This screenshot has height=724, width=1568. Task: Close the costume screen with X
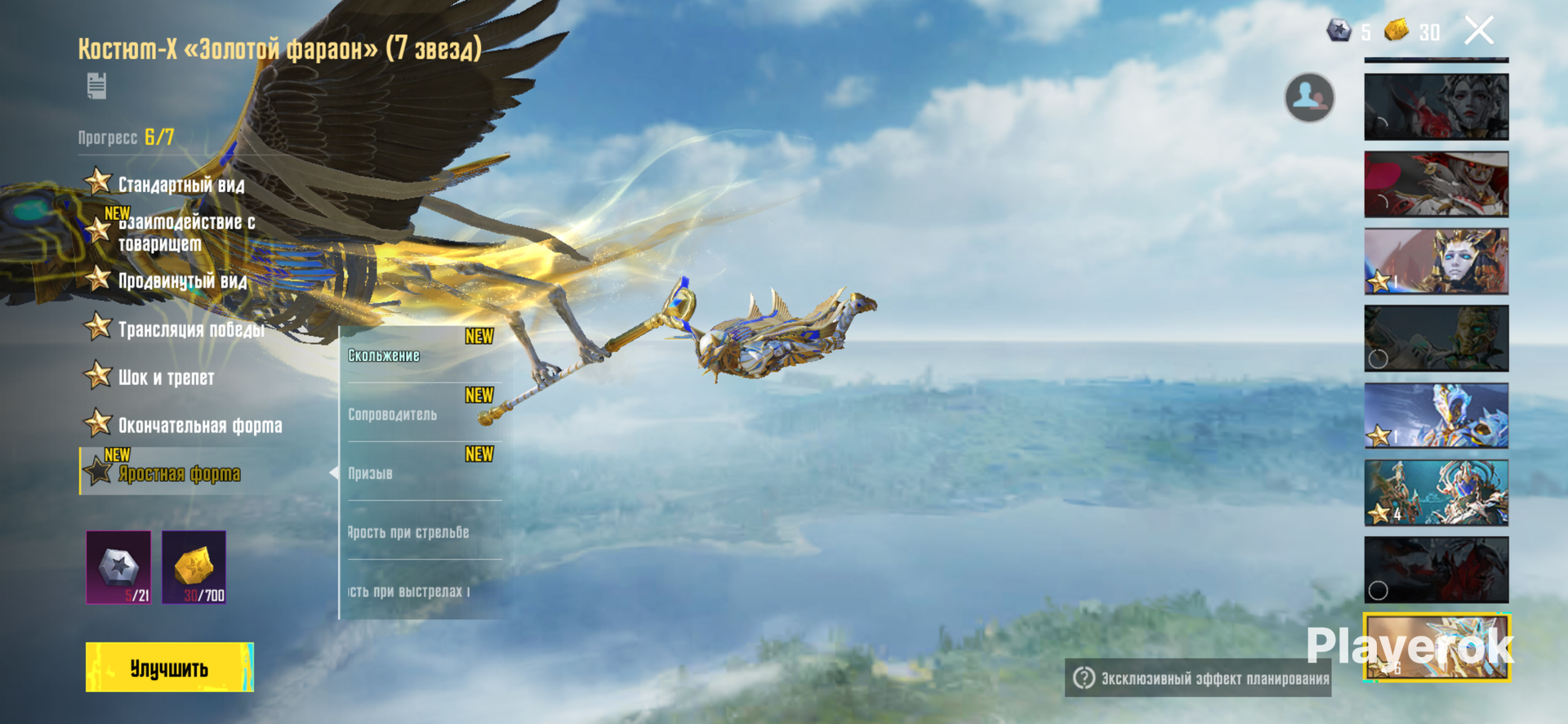1478,31
